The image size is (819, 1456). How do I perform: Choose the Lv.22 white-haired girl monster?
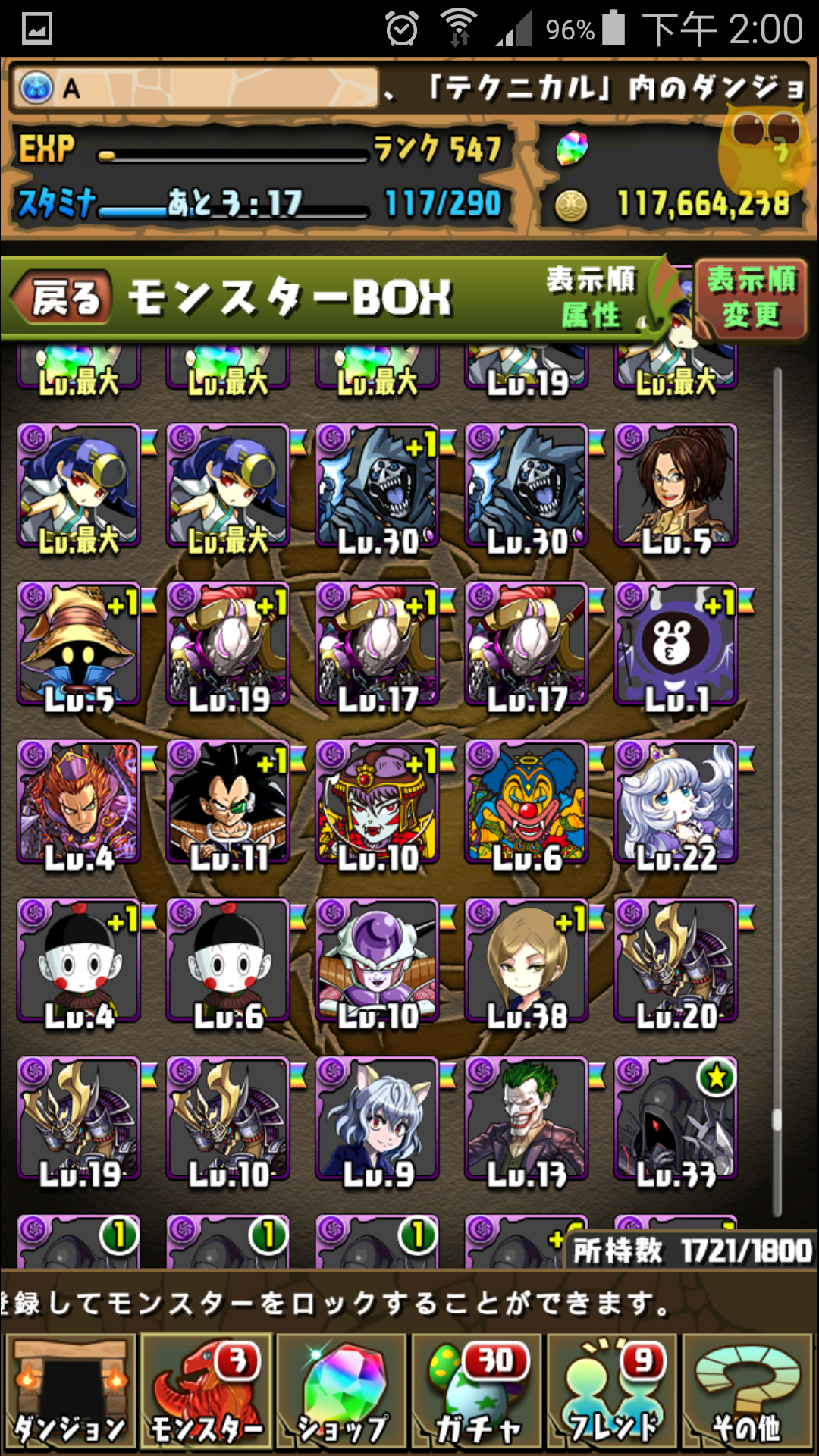tap(676, 803)
